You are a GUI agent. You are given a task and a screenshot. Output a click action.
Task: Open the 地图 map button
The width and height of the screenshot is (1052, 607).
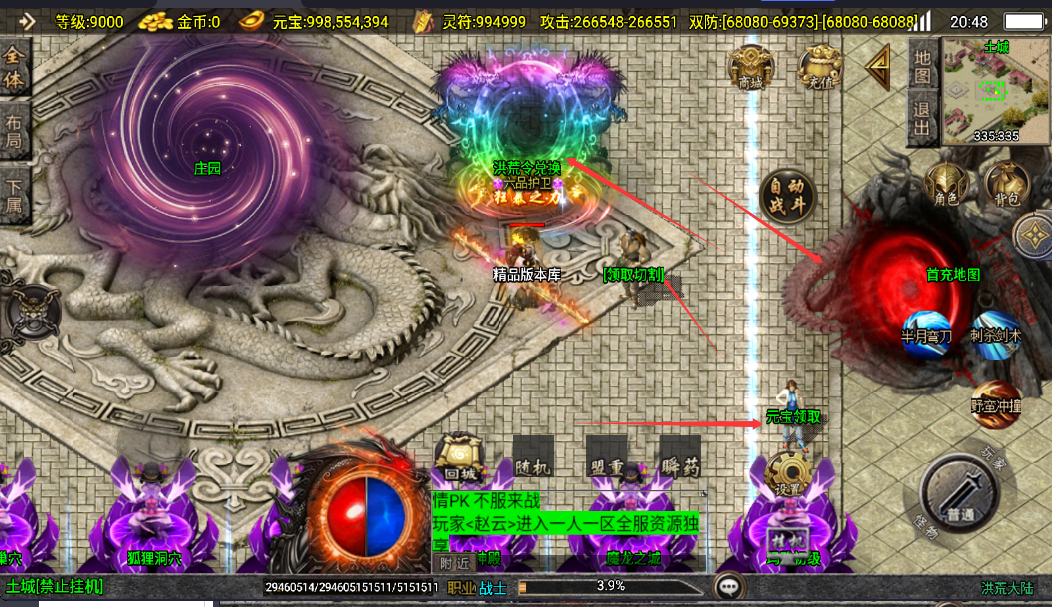(x=923, y=66)
